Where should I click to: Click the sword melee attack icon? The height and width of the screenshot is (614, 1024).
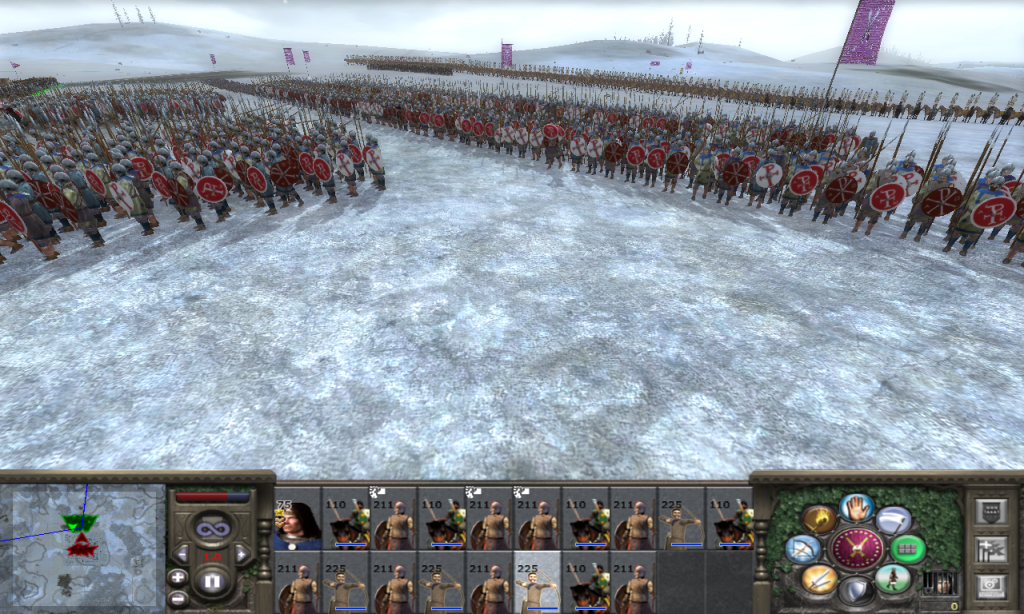pyautogui.click(x=818, y=578)
